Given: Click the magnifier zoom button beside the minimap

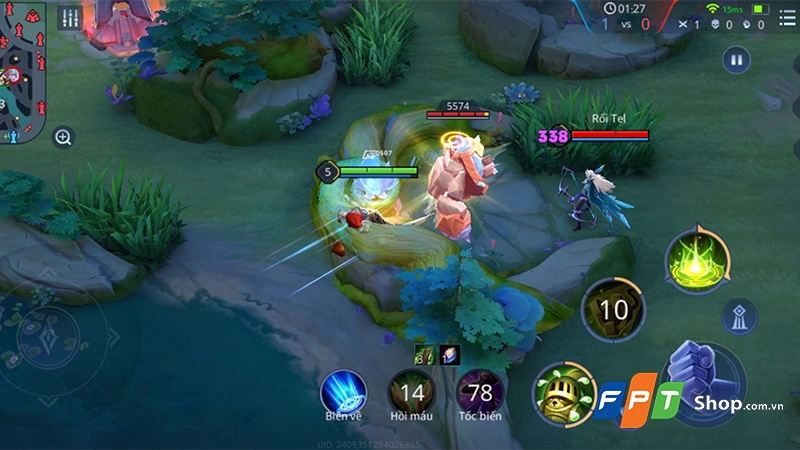Looking at the screenshot, I should coord(63,137).
